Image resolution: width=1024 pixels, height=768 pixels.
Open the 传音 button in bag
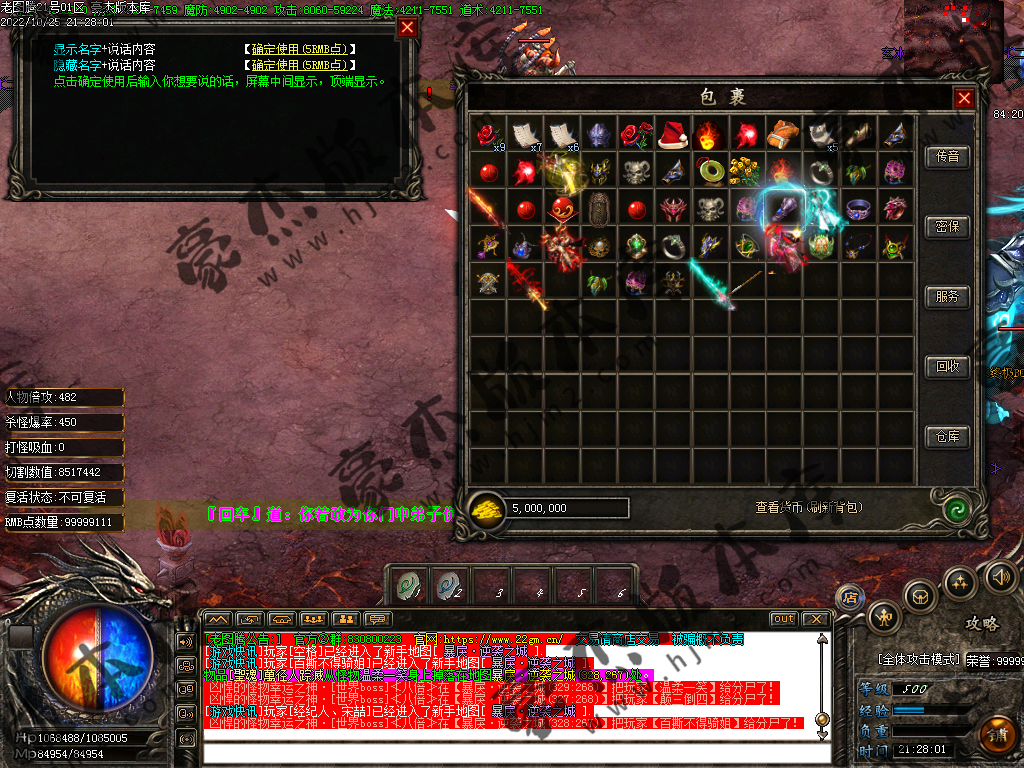pos(946,157)
